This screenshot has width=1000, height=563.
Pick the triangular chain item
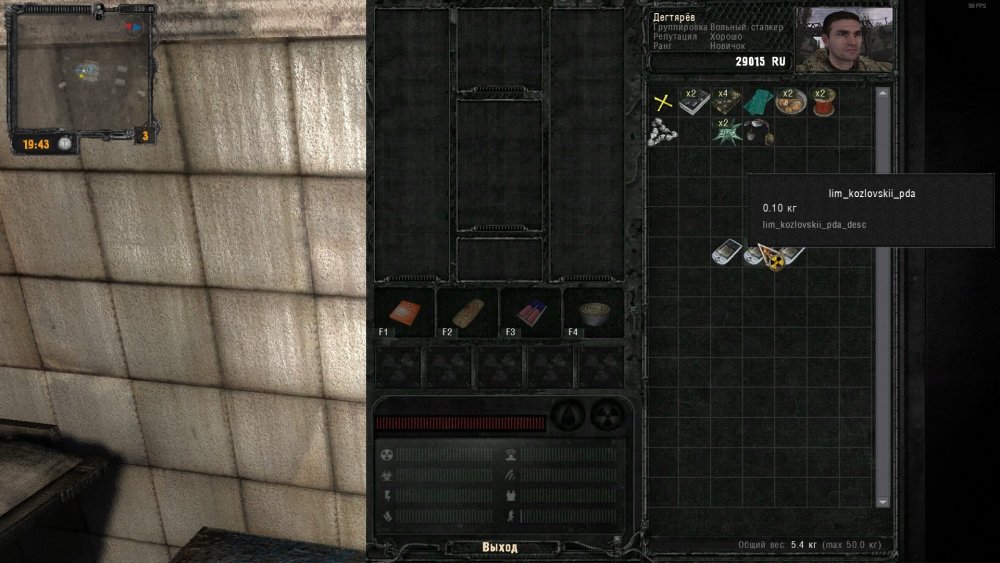coord(661,130)
